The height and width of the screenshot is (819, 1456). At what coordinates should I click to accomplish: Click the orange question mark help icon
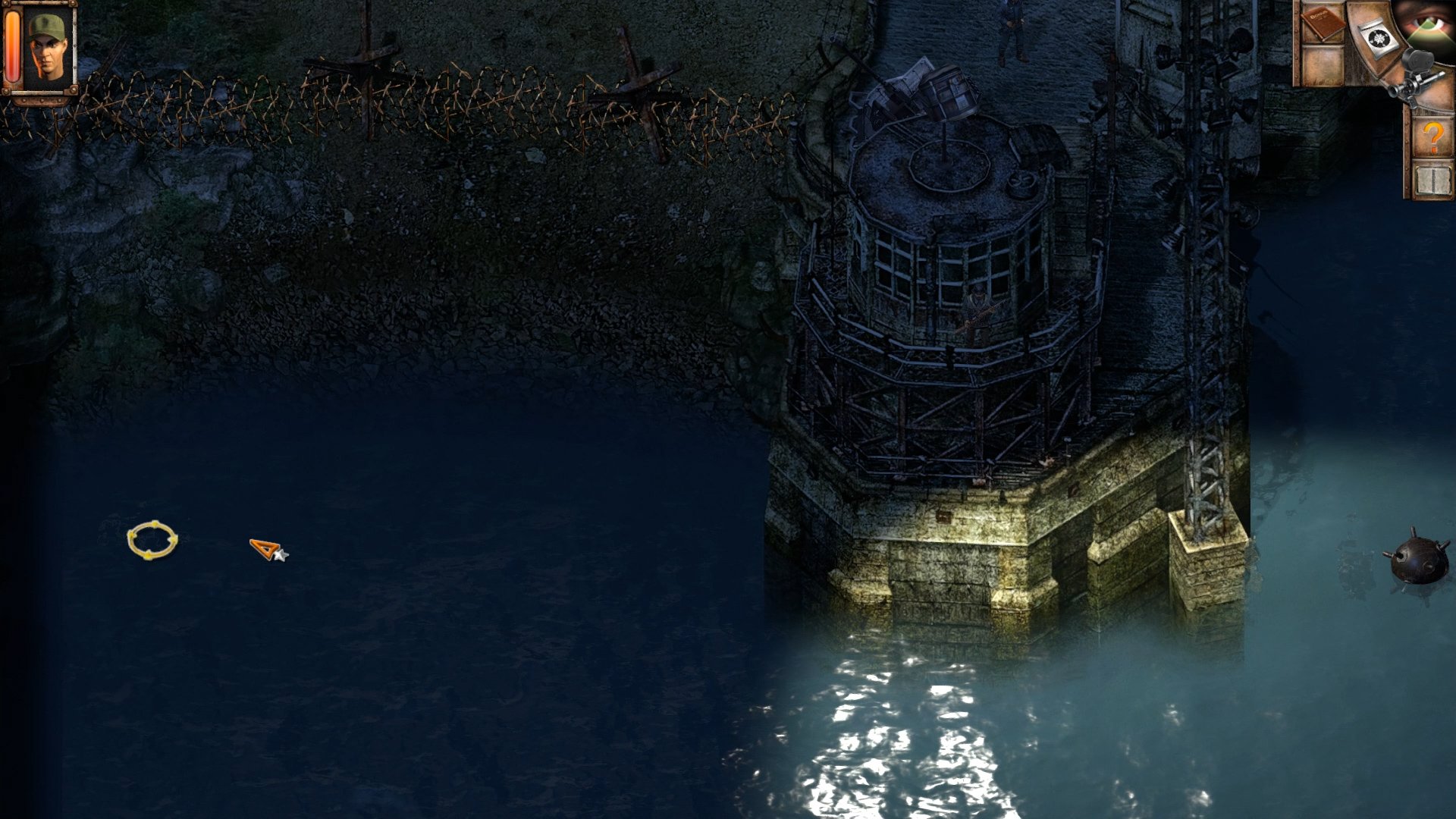point(1433,138)
